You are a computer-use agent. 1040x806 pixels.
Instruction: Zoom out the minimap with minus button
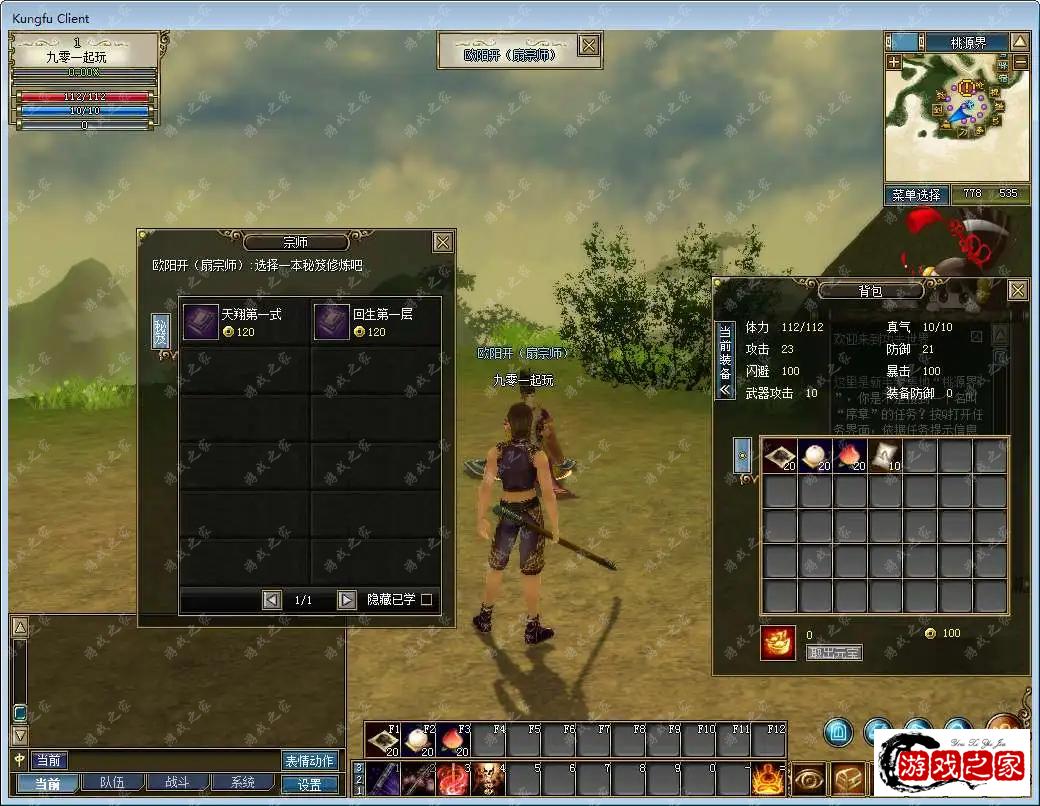1020,62
